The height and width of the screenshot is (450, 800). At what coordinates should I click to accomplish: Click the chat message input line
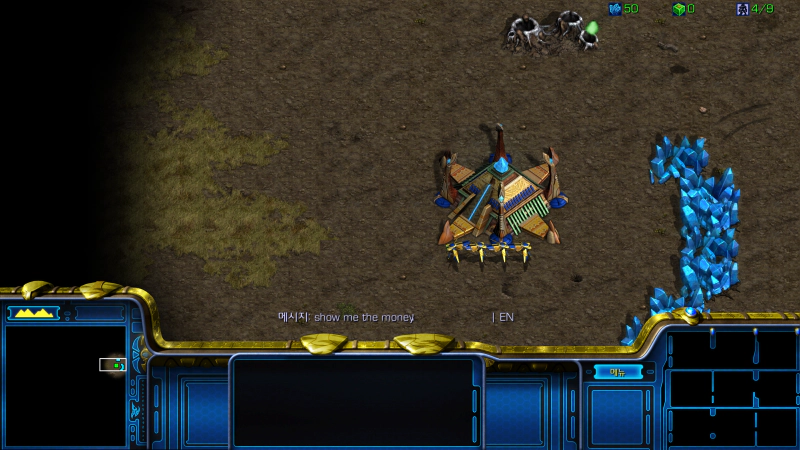click(x=400, y=317)
